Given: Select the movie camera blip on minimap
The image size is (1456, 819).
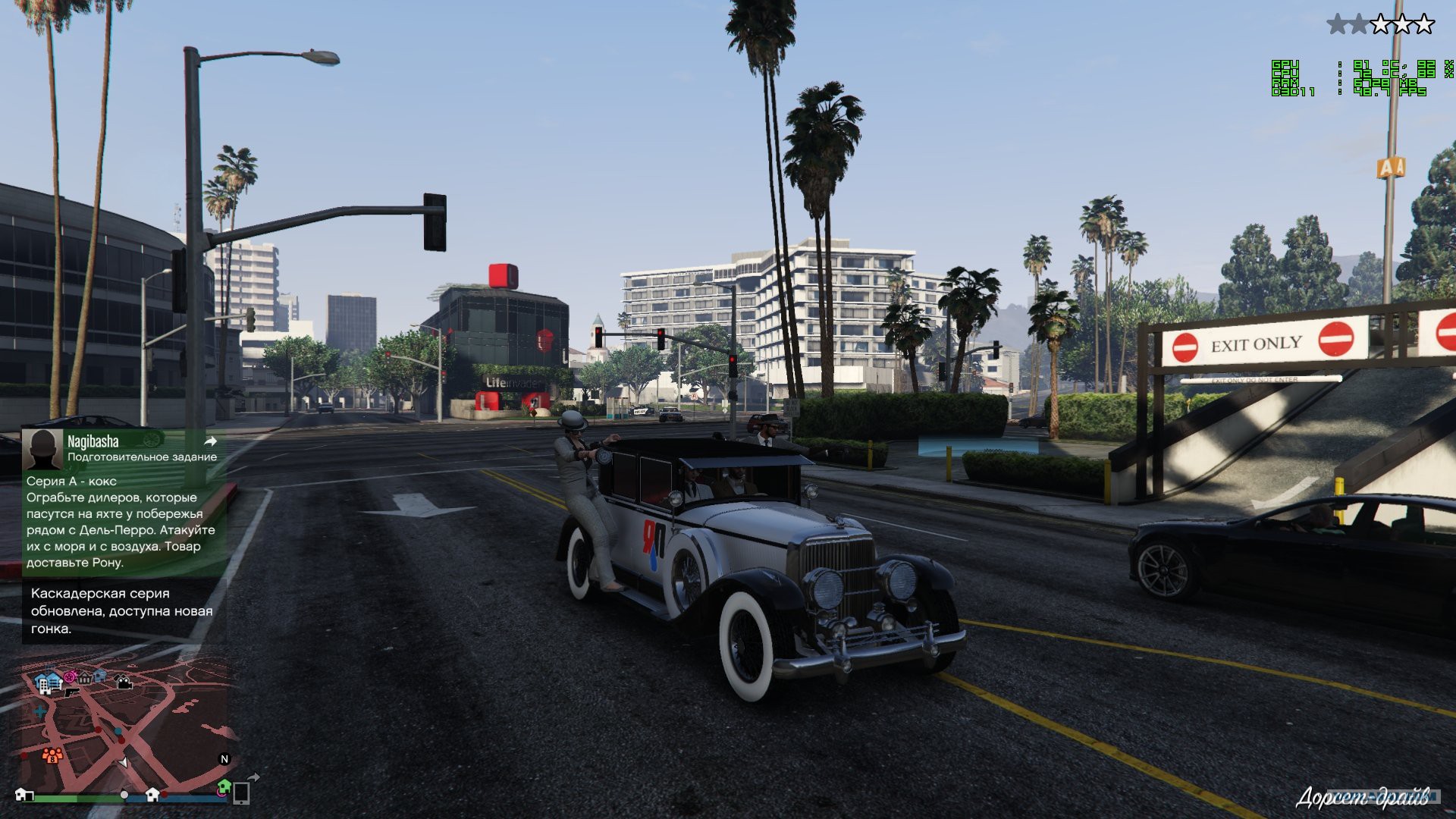Looking at the screenshot, I should [124, 682].
